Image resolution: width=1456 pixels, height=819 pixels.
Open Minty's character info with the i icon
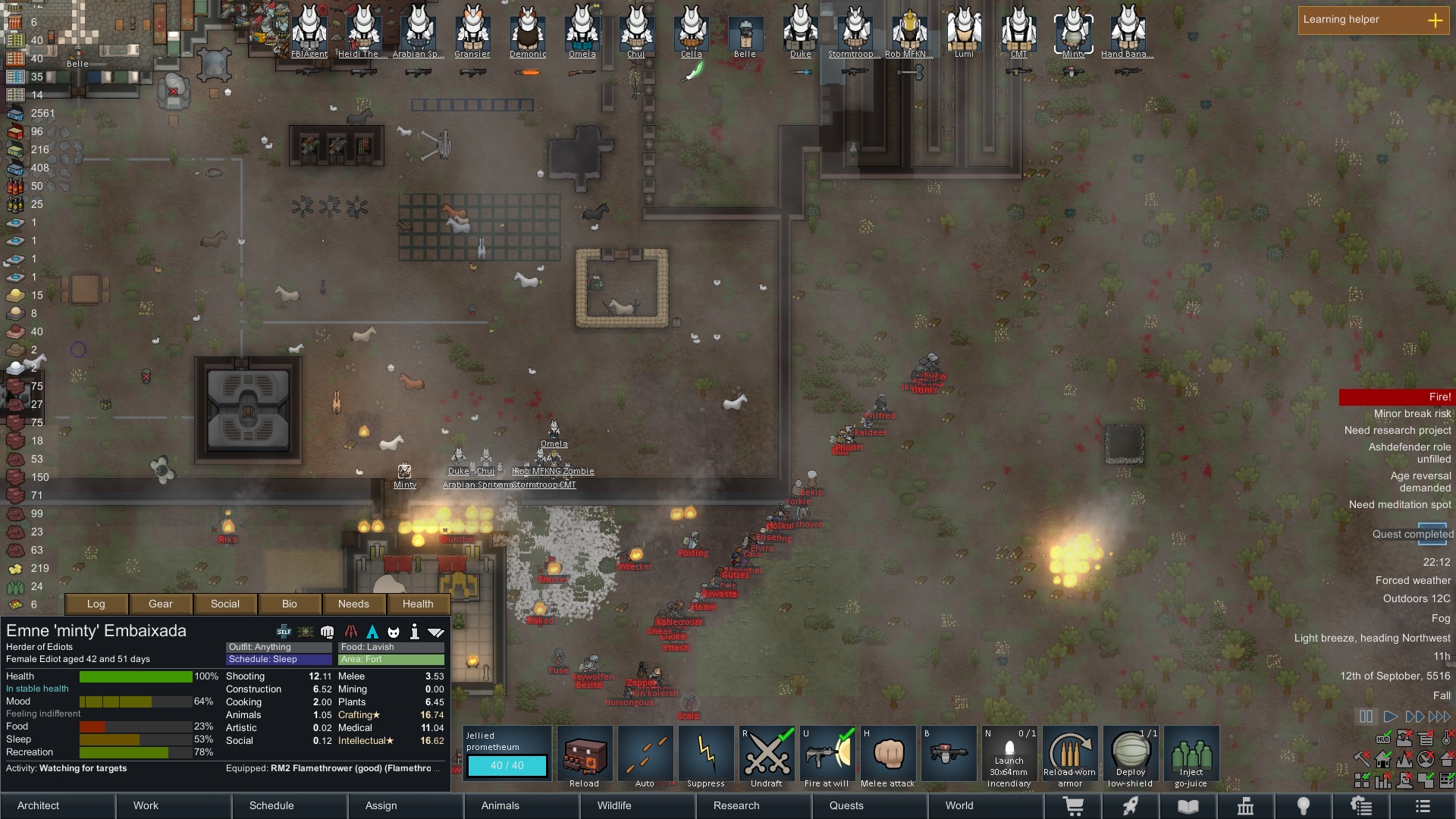(414, 630)
